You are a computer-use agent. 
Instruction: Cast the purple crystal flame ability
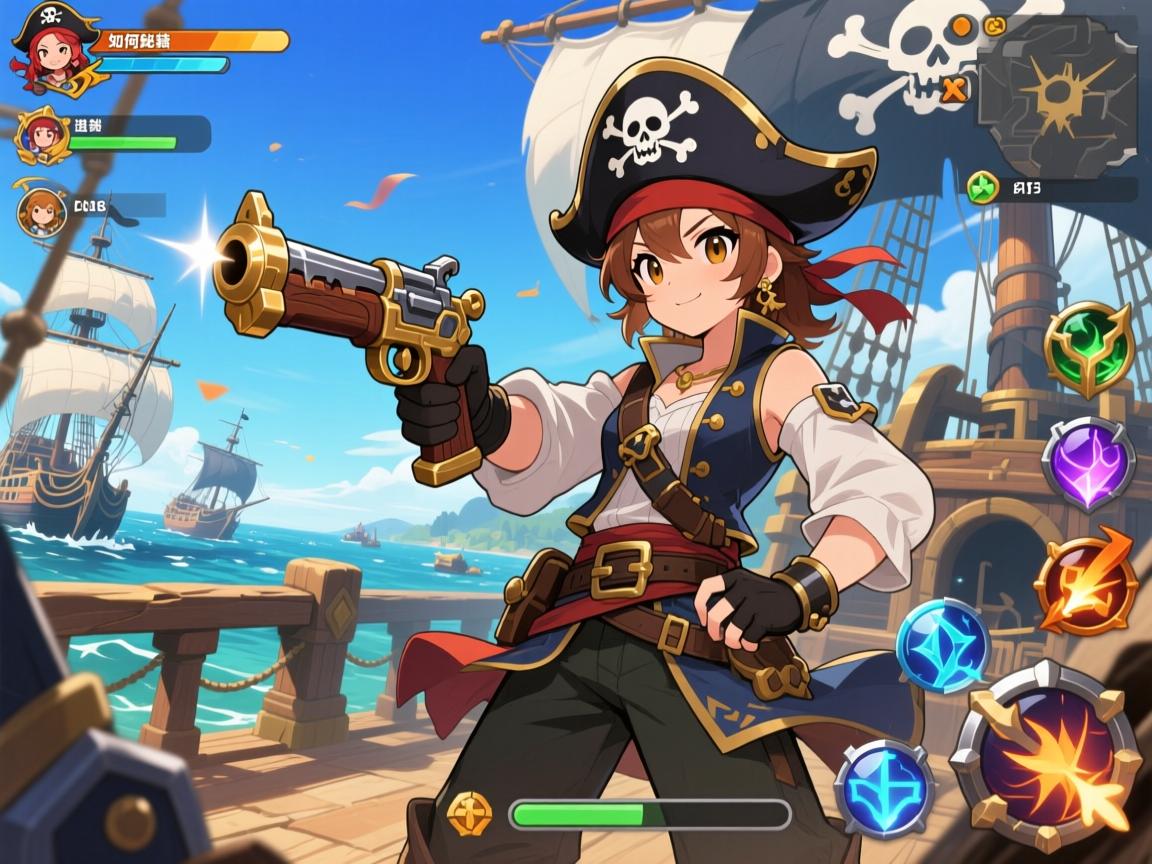coord(1088,463)
